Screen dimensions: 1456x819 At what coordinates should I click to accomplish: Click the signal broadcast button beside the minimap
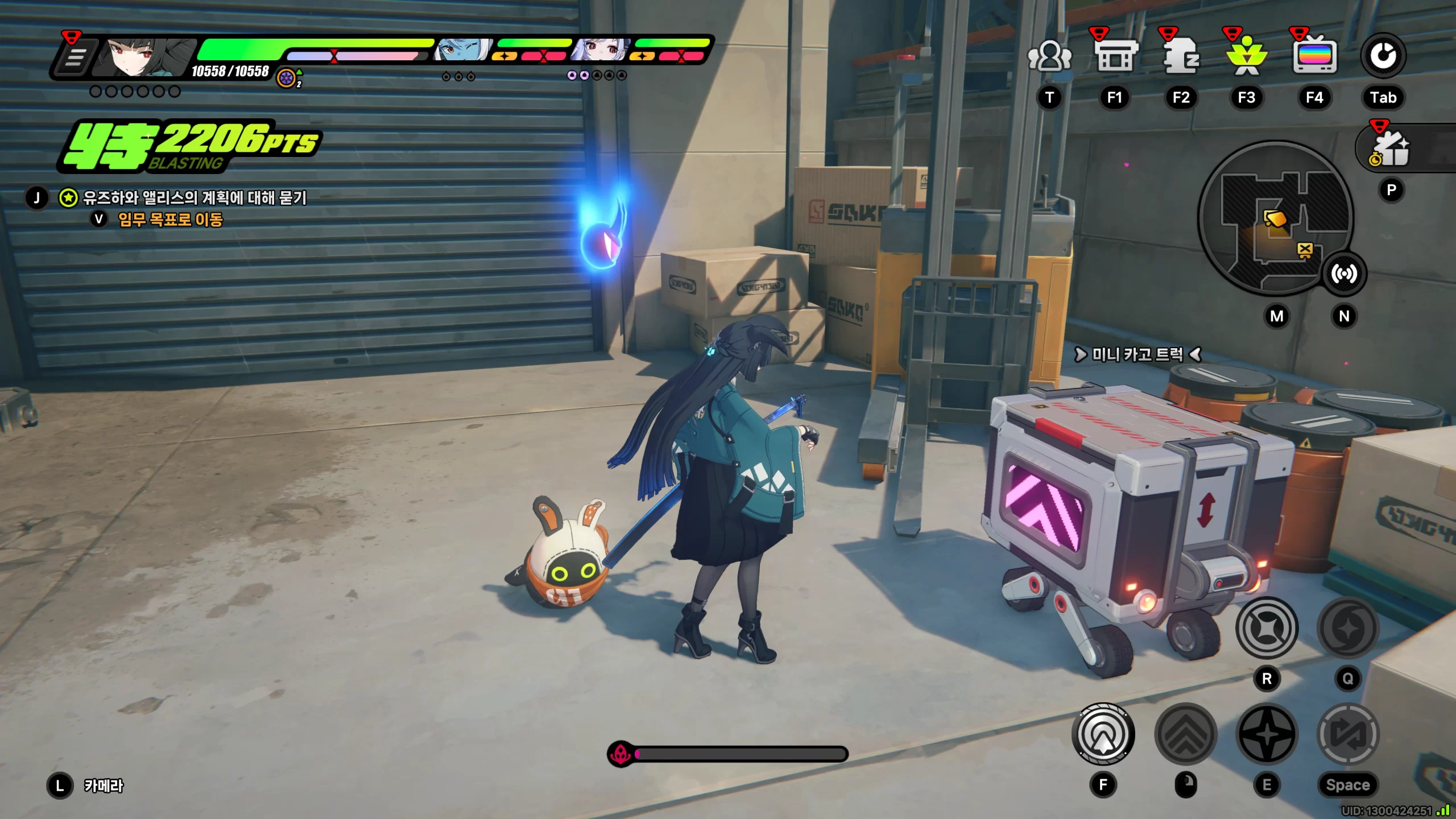click(1344, 274)
